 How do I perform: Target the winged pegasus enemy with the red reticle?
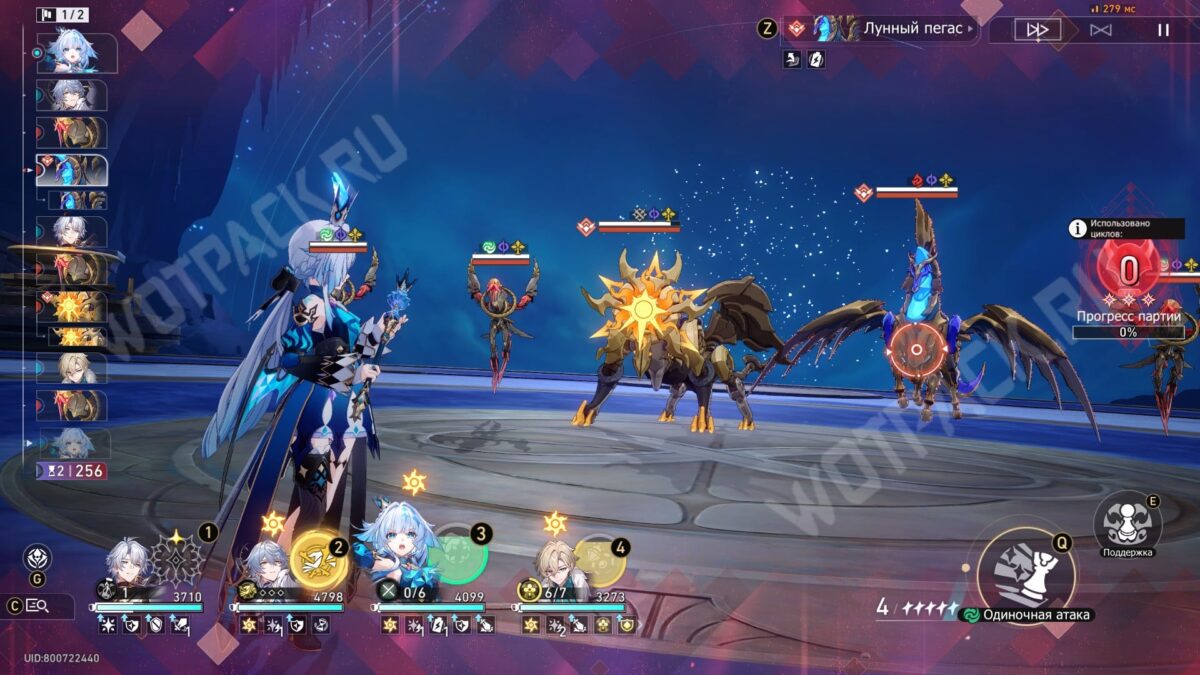coord(915,350)
